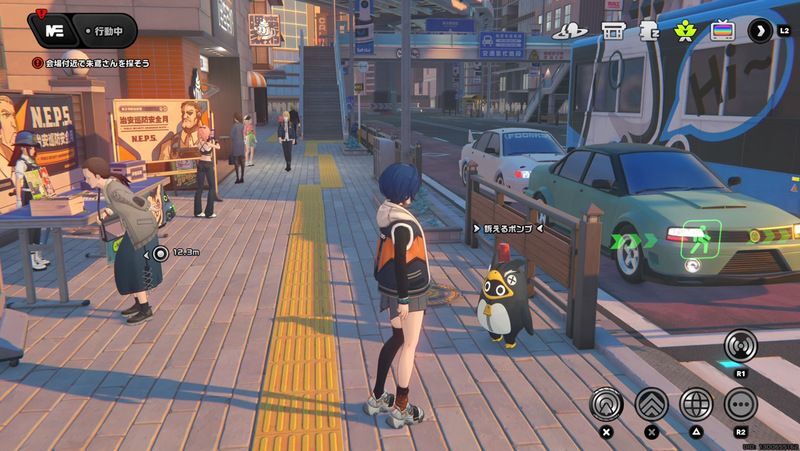
Task: Open the three-dots more options button
Action: pyautogui.click(x=740, y=403)
